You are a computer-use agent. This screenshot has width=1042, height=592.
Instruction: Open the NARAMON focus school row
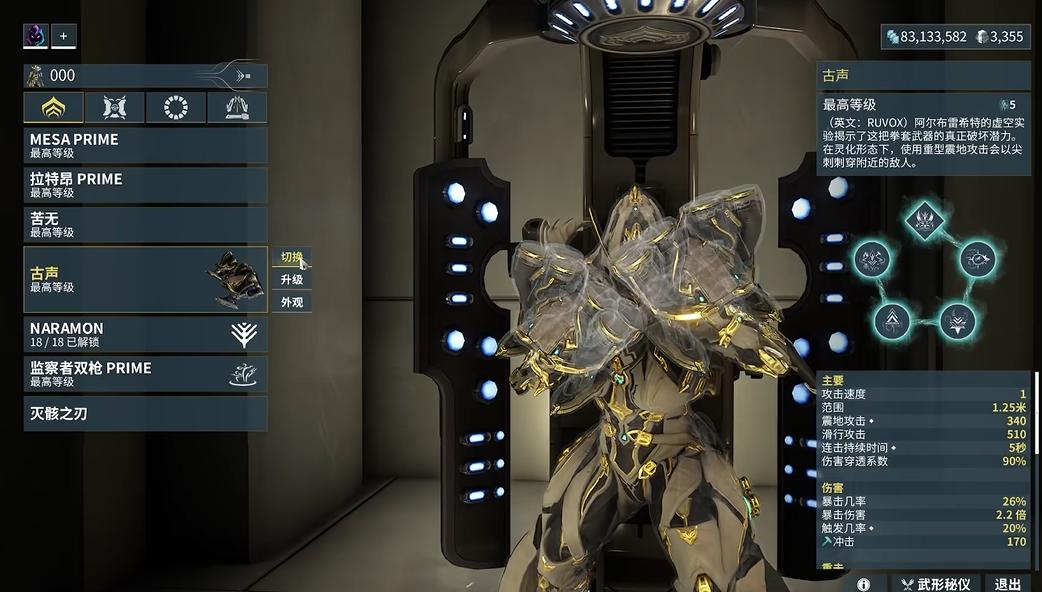click(x=145, y=334)
